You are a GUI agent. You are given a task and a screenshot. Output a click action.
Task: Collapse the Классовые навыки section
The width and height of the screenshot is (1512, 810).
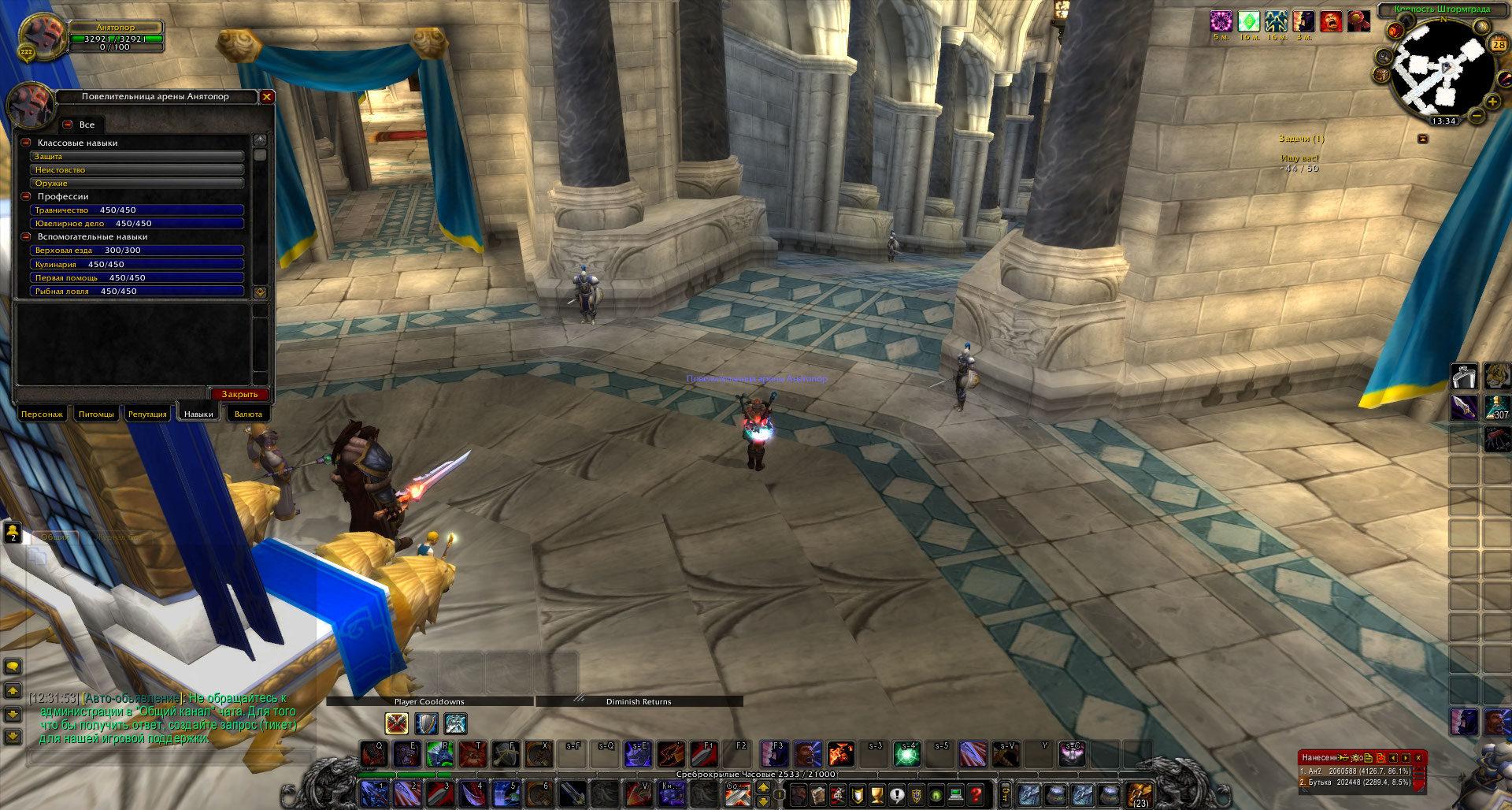pos(26,143)
